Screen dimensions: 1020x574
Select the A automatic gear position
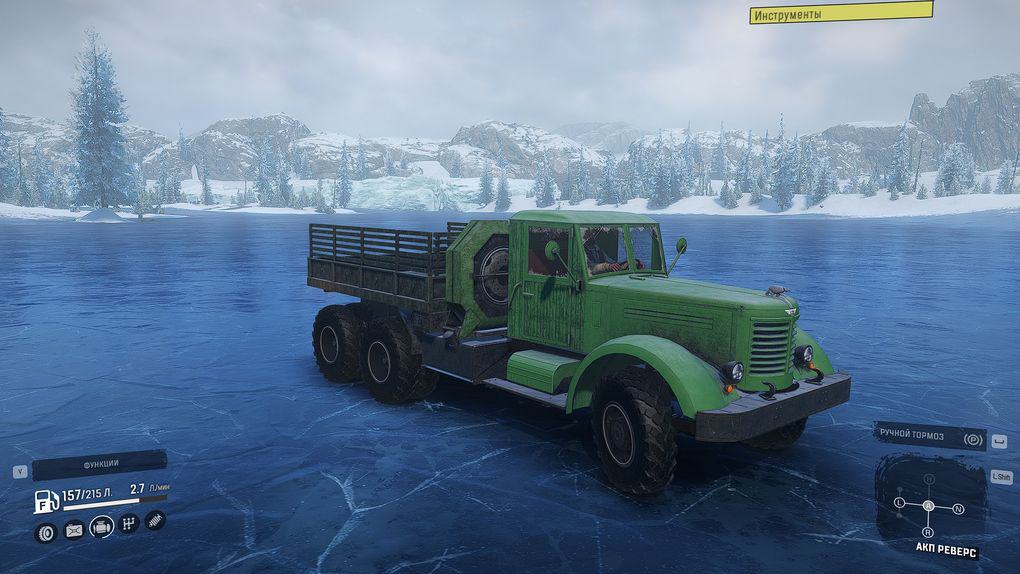(x=928, y=506)
